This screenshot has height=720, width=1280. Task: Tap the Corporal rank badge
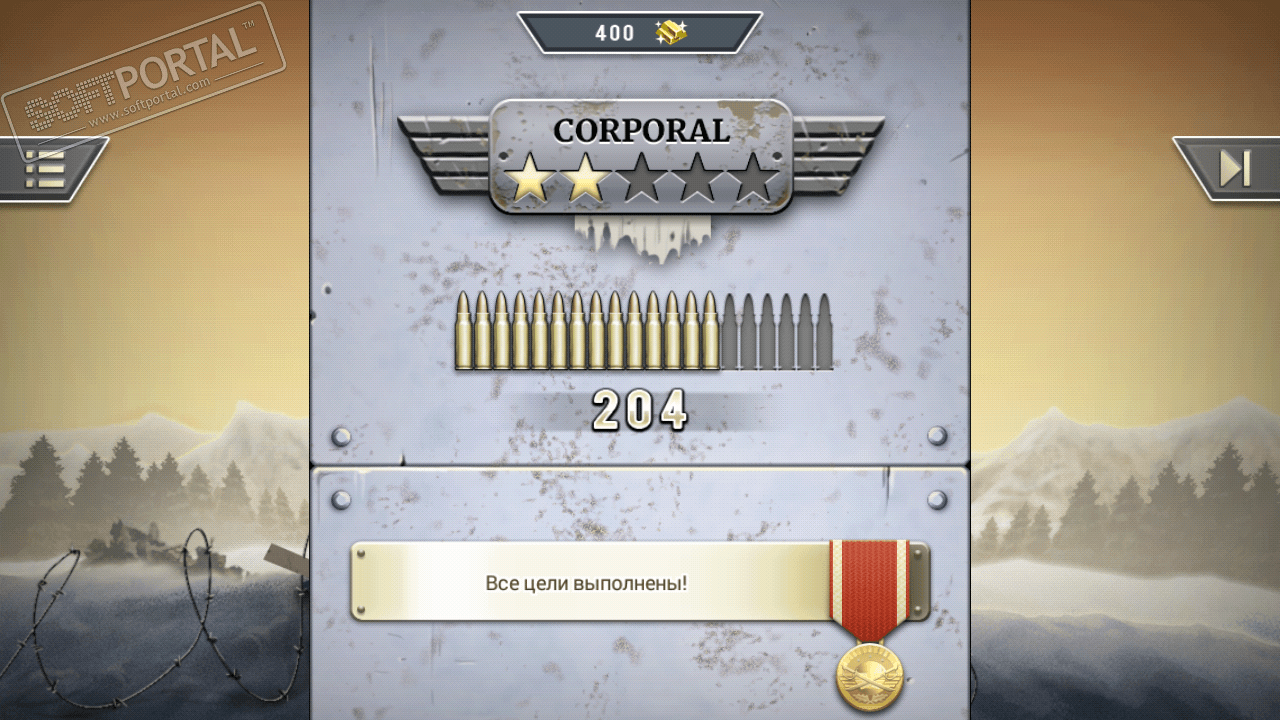click(x=641, y=157)
